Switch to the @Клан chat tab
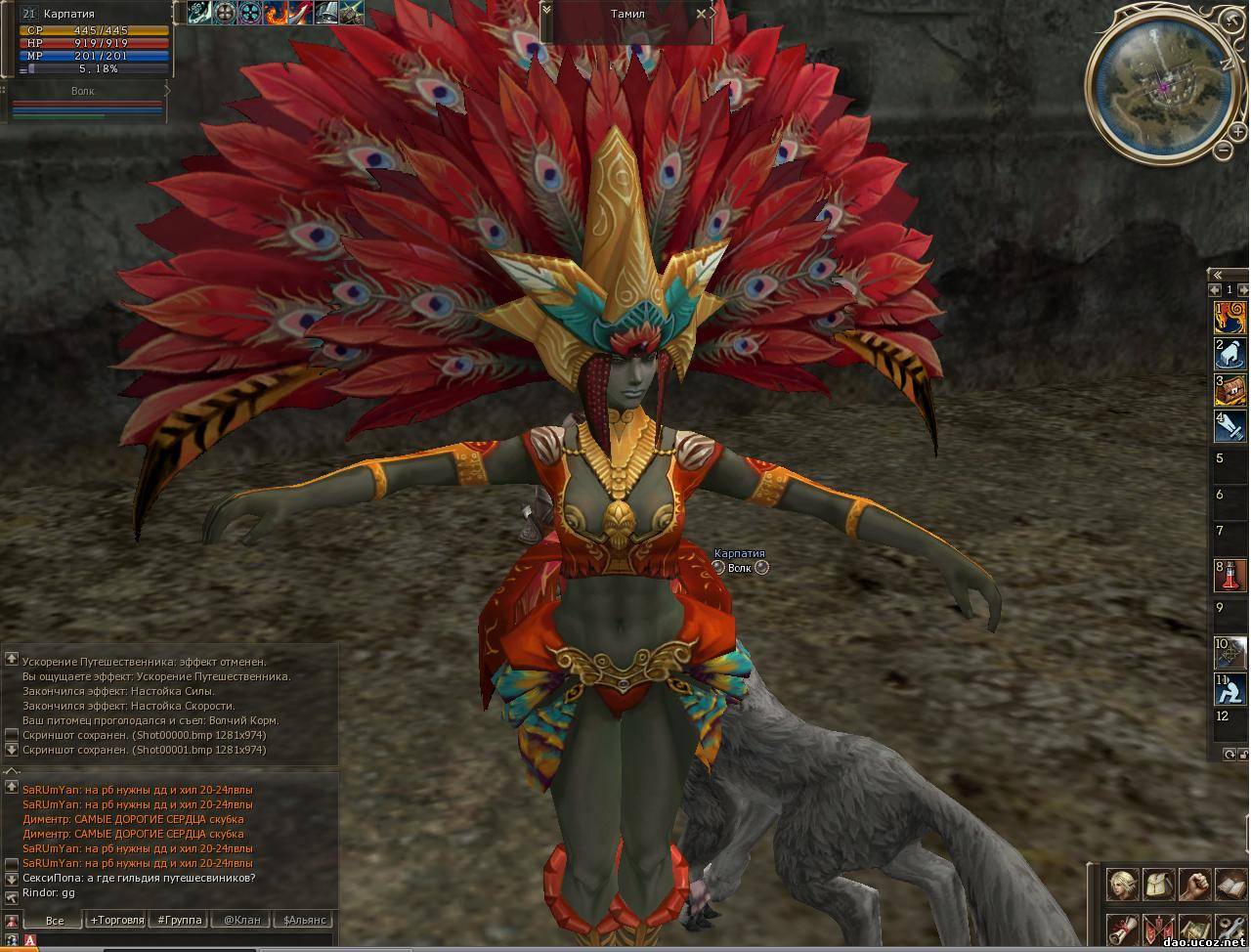 [x=241, y=920]
